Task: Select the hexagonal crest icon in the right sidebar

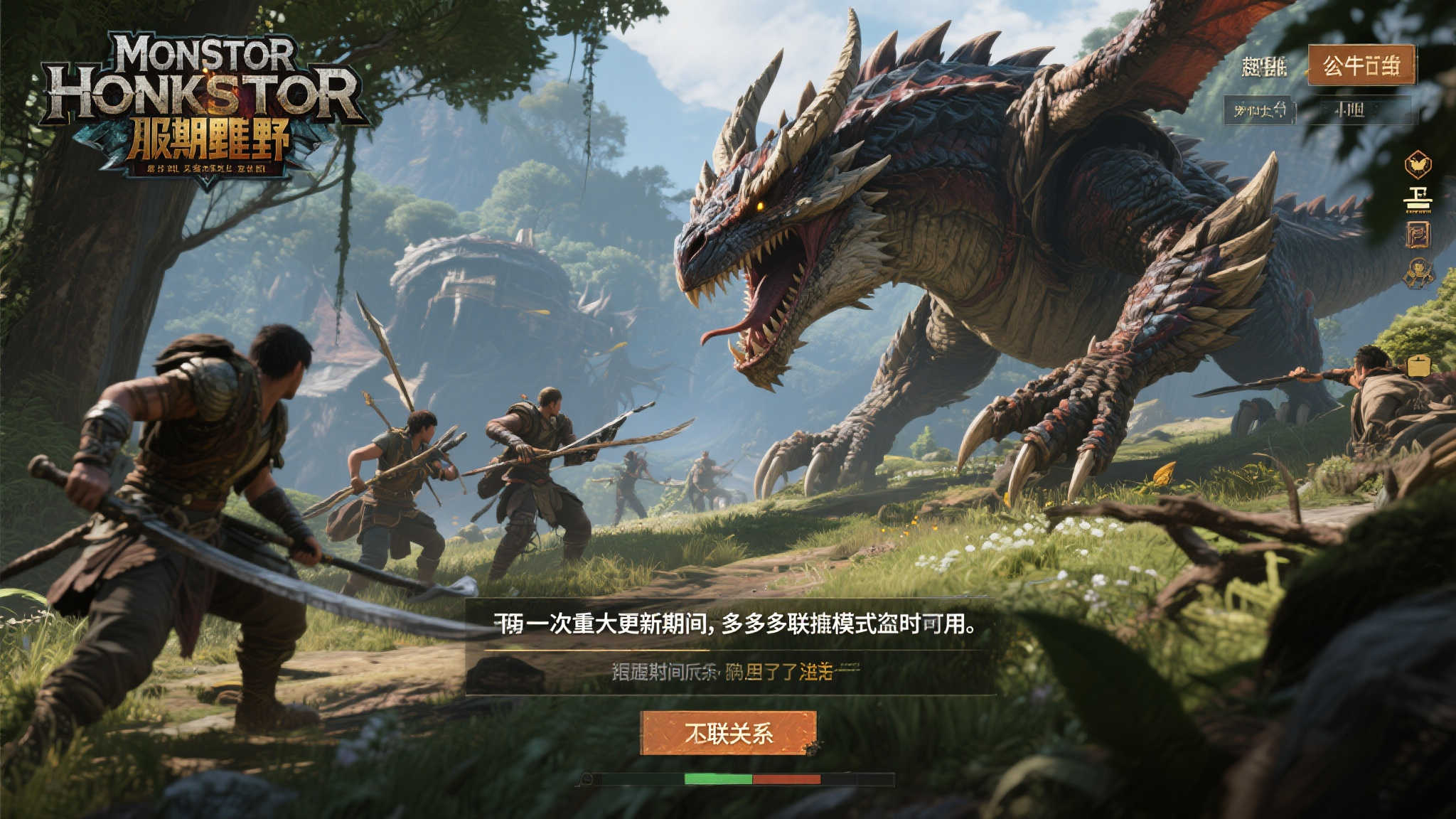Action: [1419, 164]
